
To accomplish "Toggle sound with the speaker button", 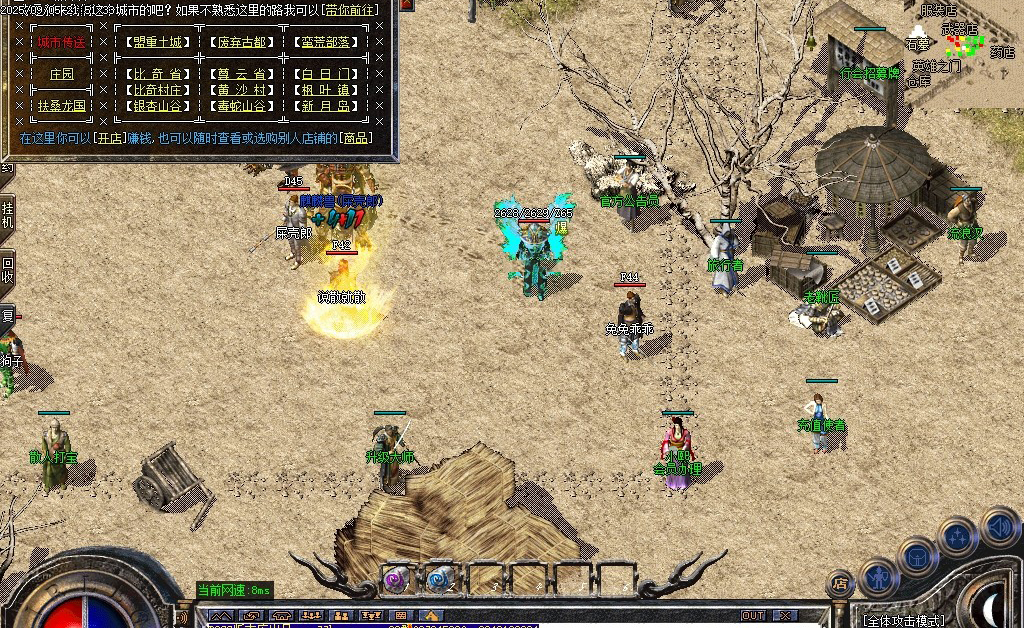I will pyautogui.click(x=999, y=526).
